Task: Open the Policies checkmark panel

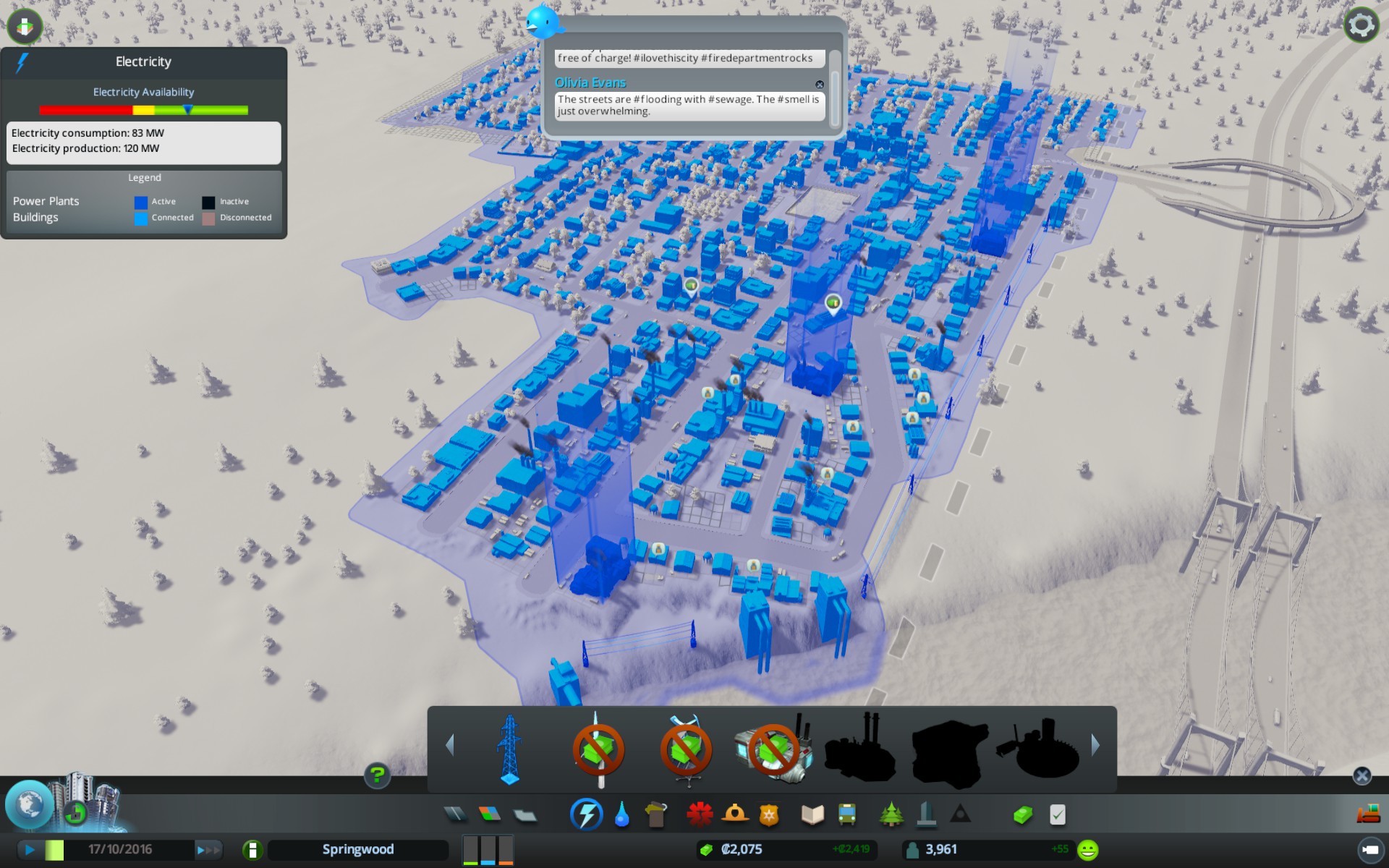Action: pyautogui.click(x=1057, y=815)
